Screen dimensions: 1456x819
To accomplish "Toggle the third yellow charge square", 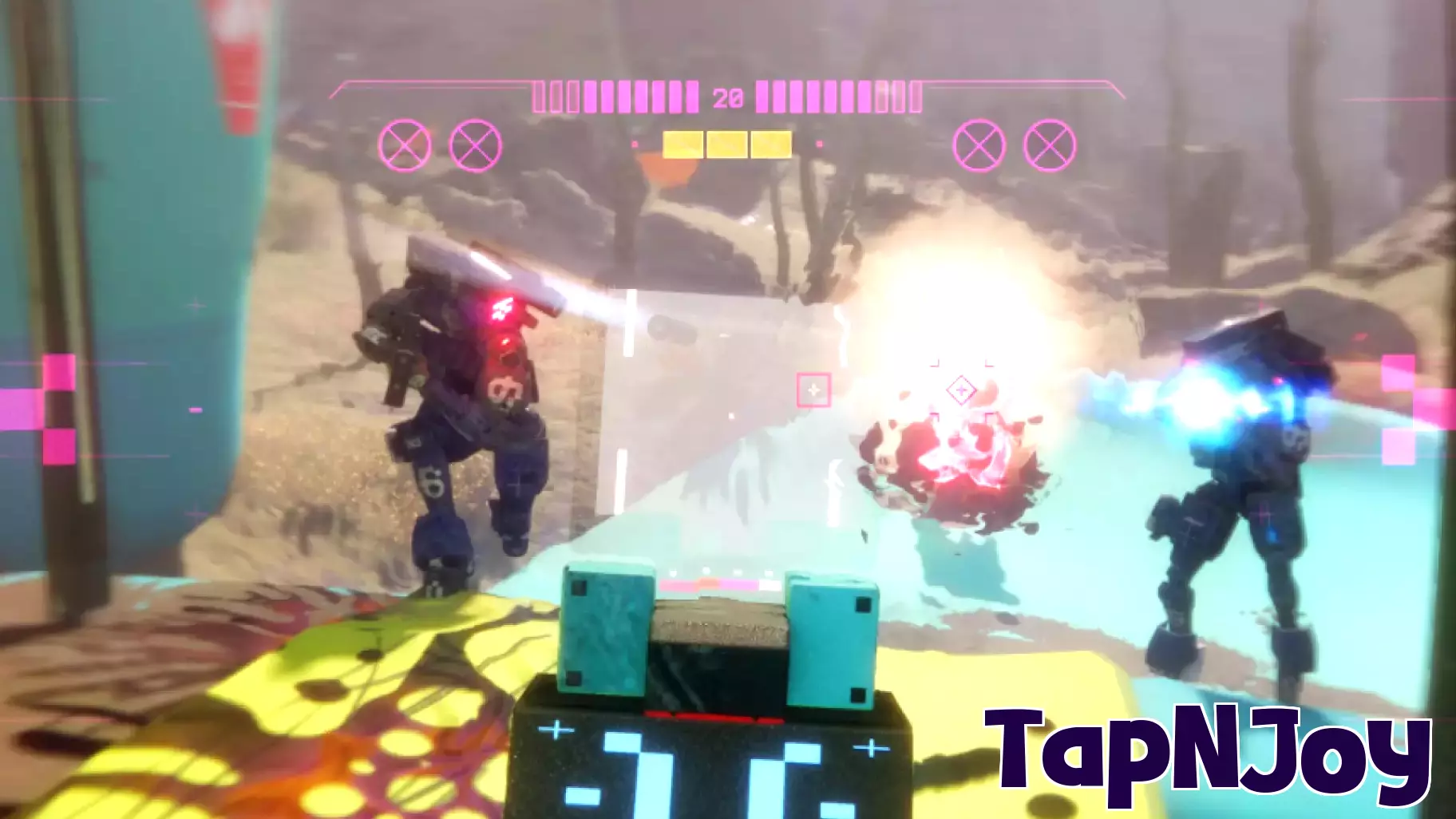I will pos(771,143).
